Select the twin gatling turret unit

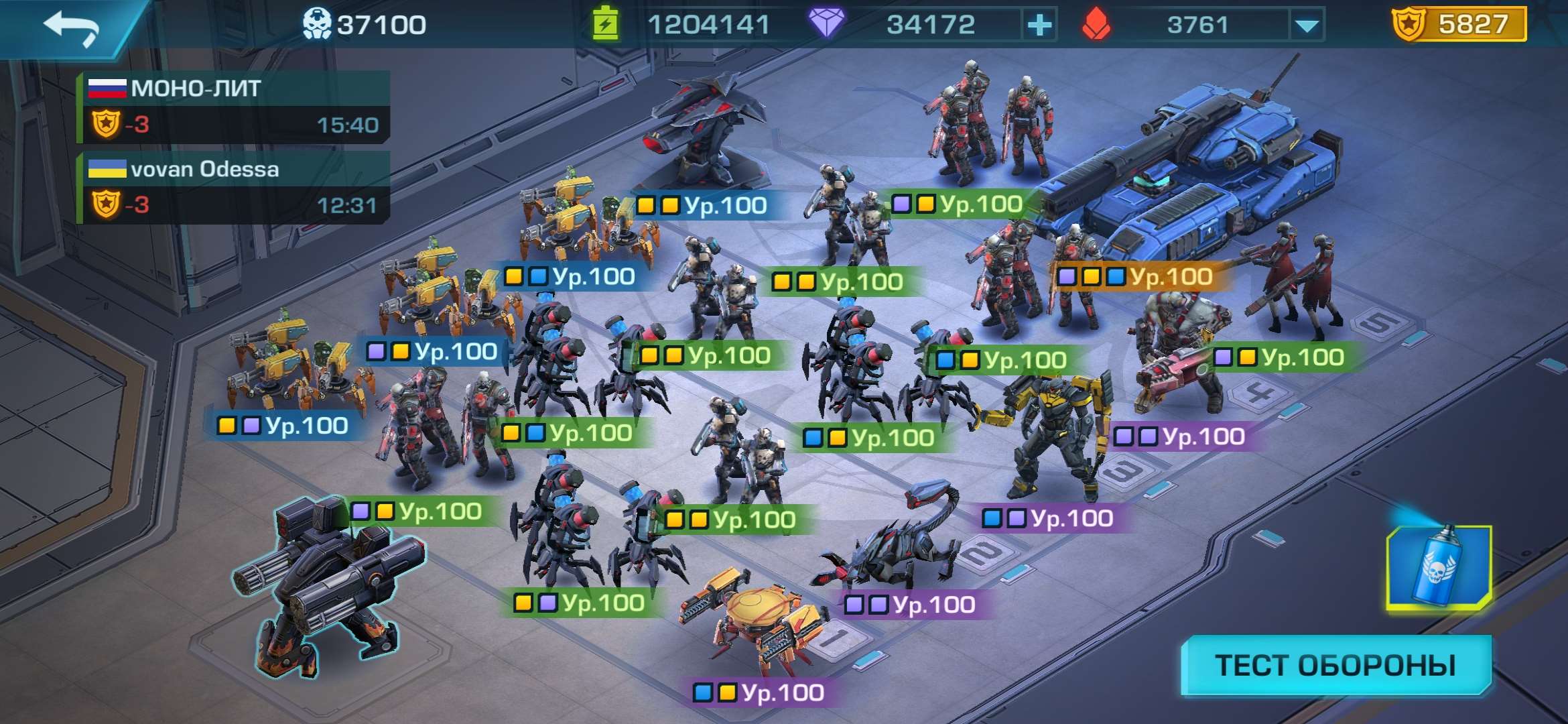click(x=328, y=583)
